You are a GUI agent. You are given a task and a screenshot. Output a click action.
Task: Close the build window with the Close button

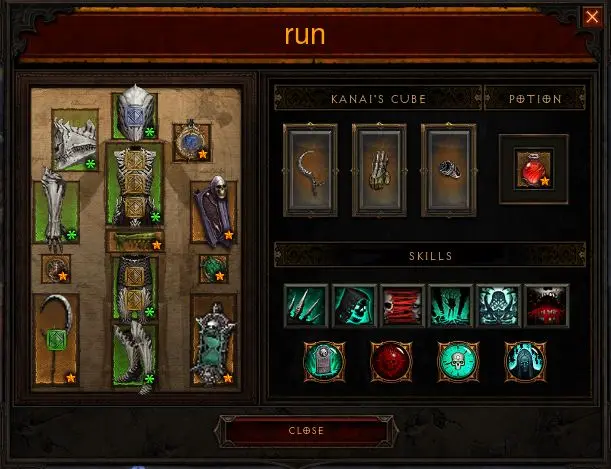tap(304, 431)
